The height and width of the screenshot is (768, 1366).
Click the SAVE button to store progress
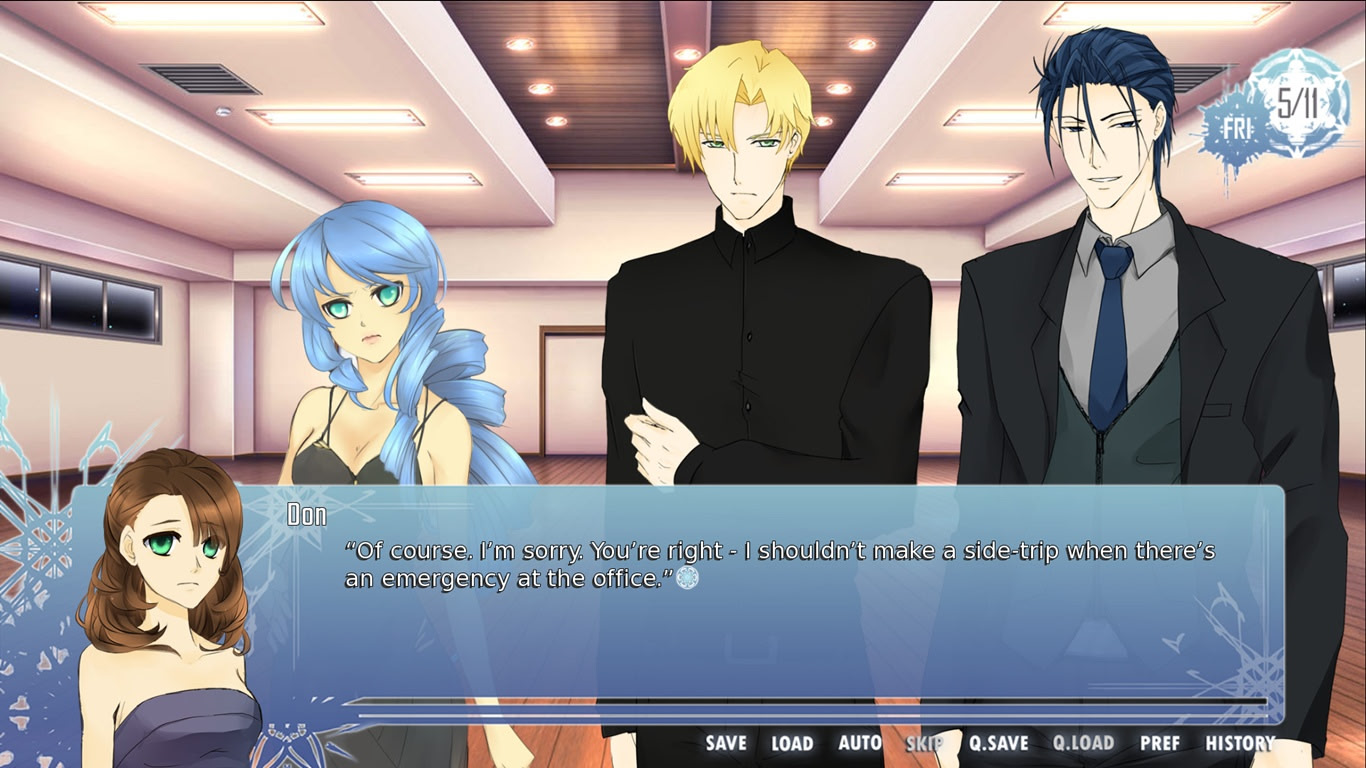coord(725,744)
